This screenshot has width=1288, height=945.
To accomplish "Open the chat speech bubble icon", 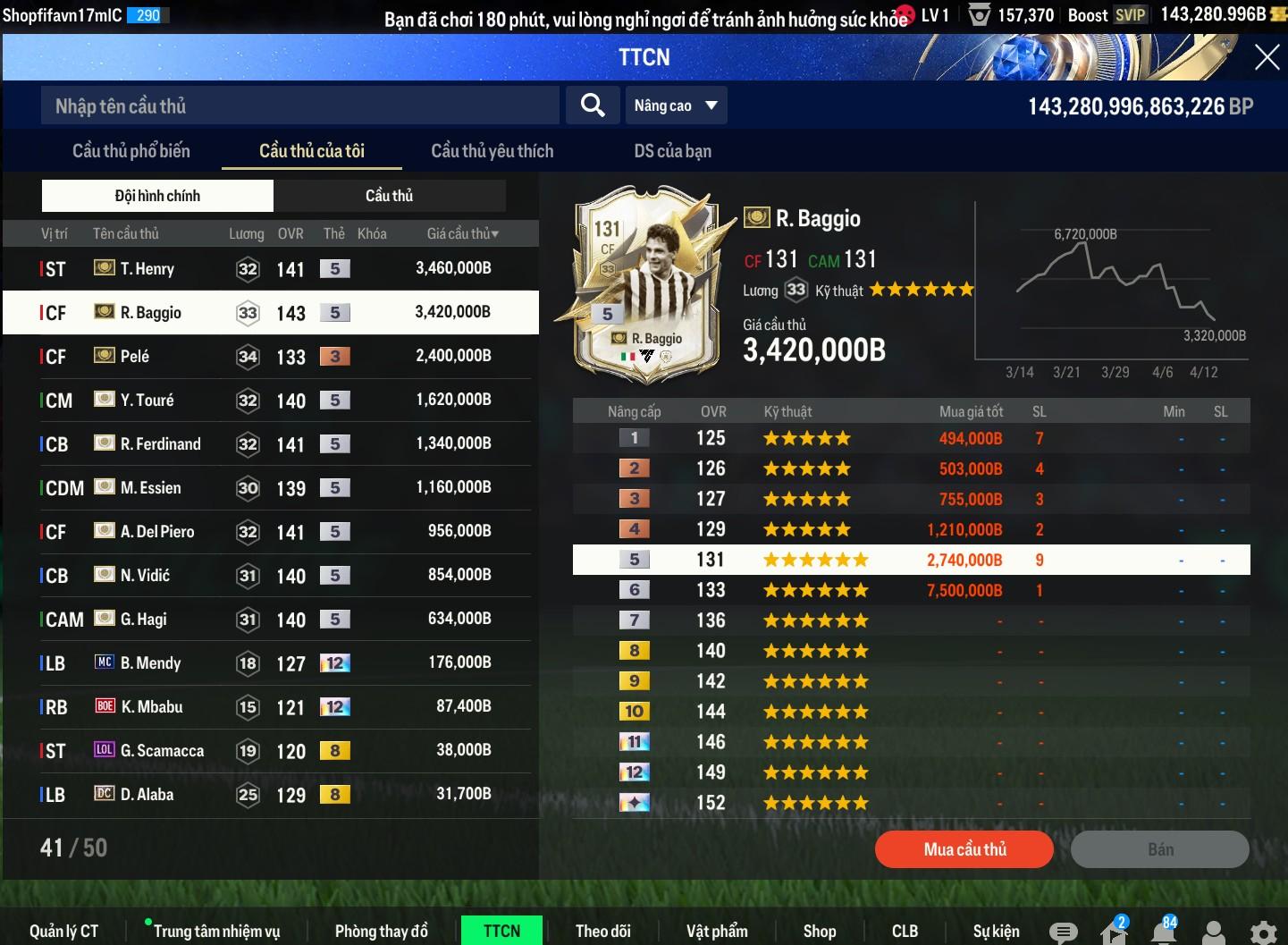I will coord(1063,932).
